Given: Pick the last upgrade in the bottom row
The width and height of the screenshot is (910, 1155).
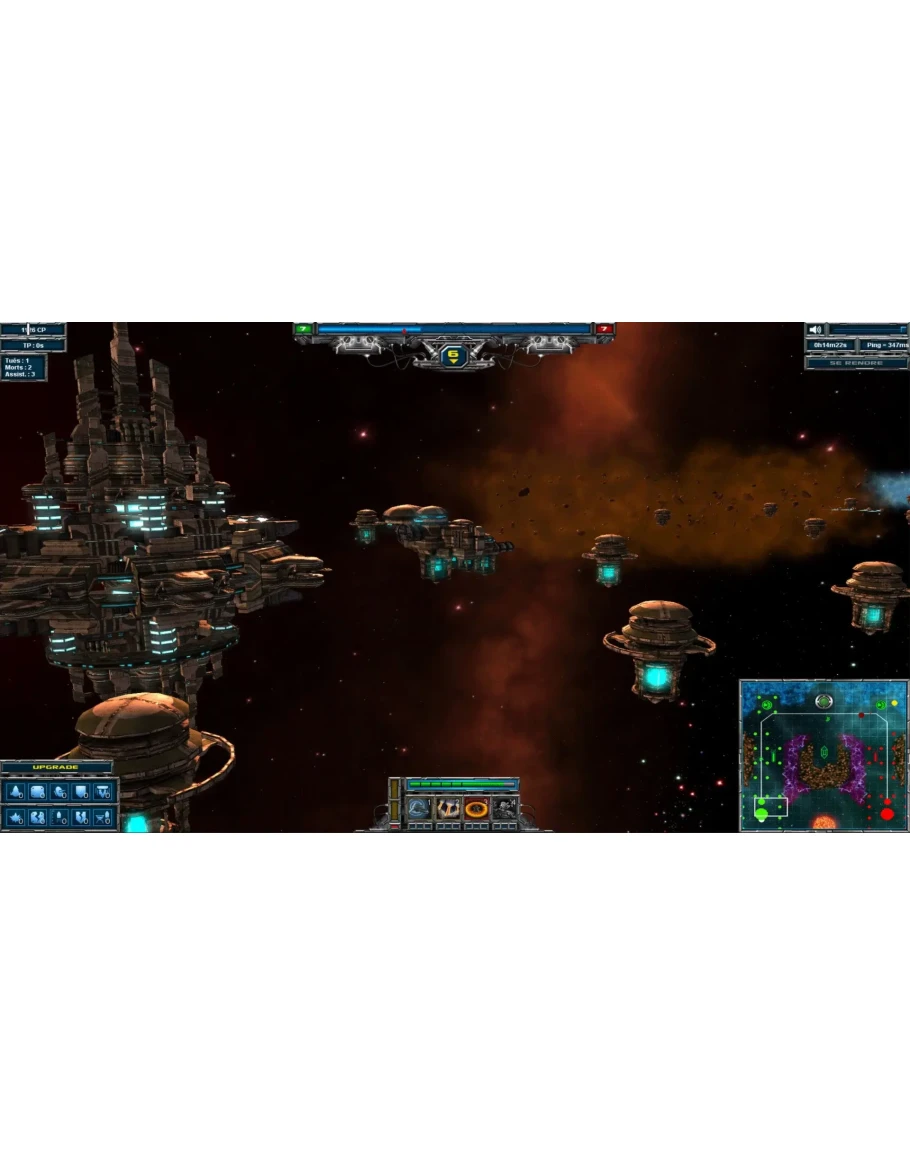Looking at the screenshot, I should pos(103,818).
